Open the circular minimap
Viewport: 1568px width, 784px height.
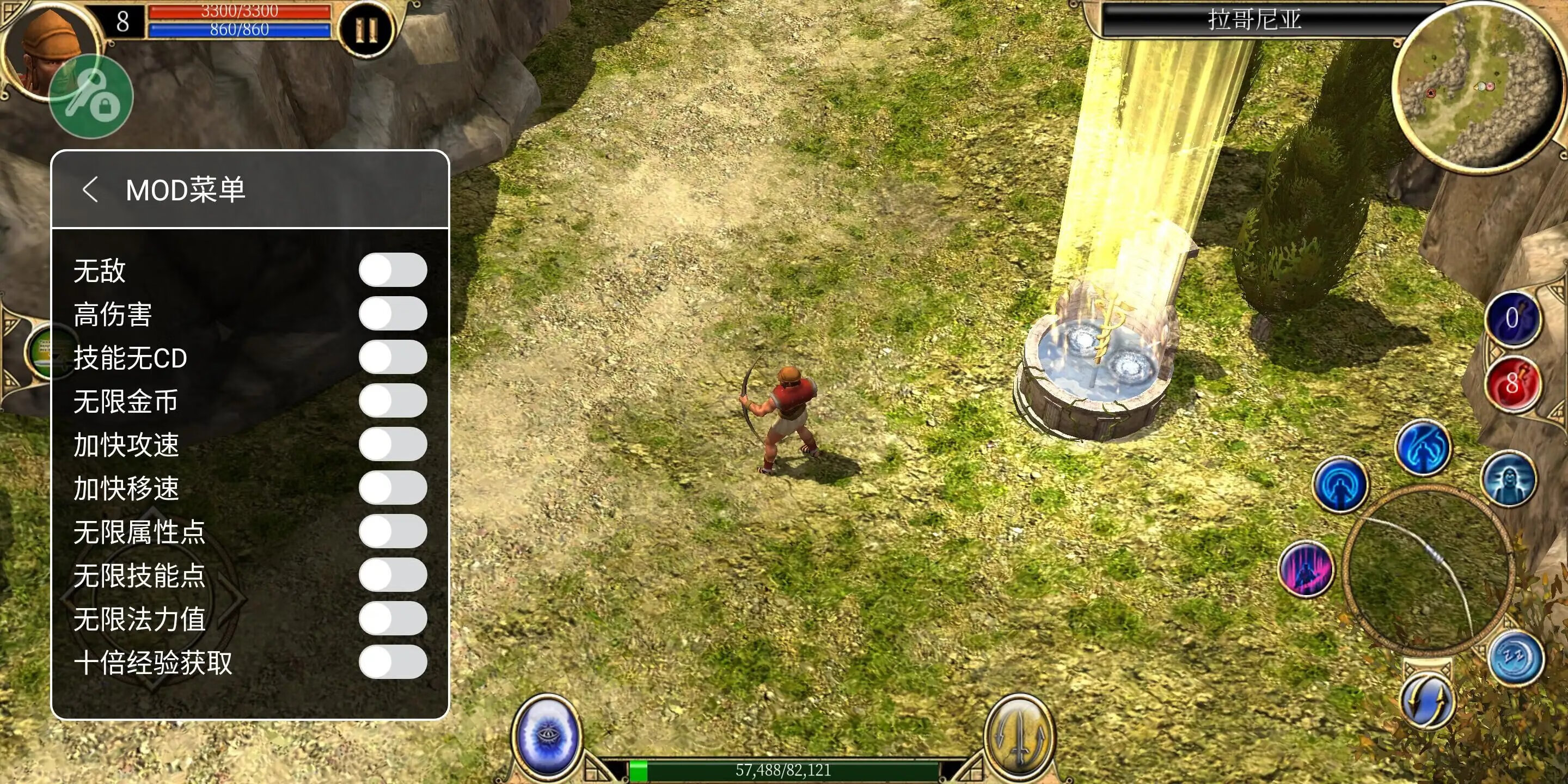(1476, 85)
